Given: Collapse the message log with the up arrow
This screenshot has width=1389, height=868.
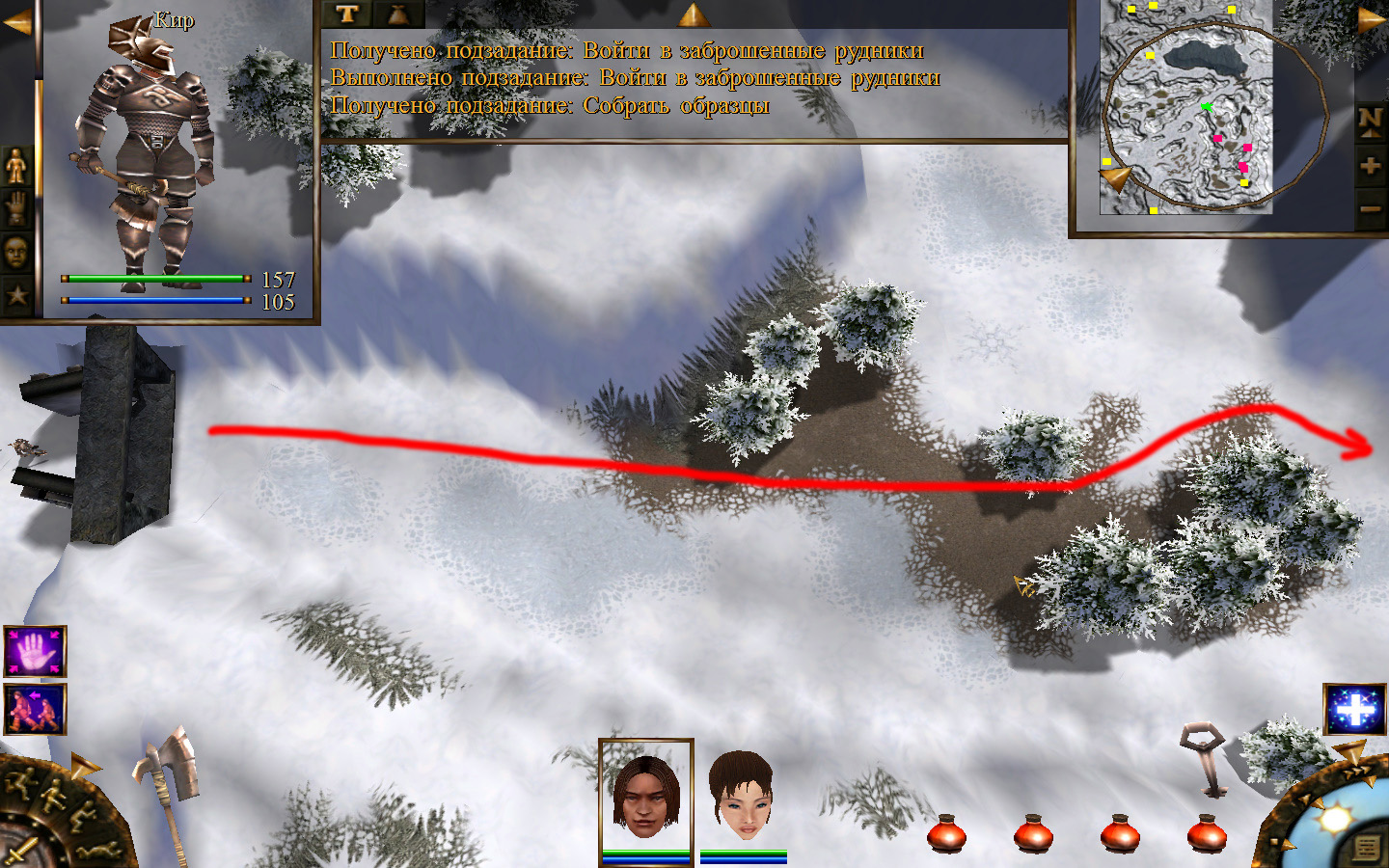Looking at the screenshot, I should tap(693, 14).
